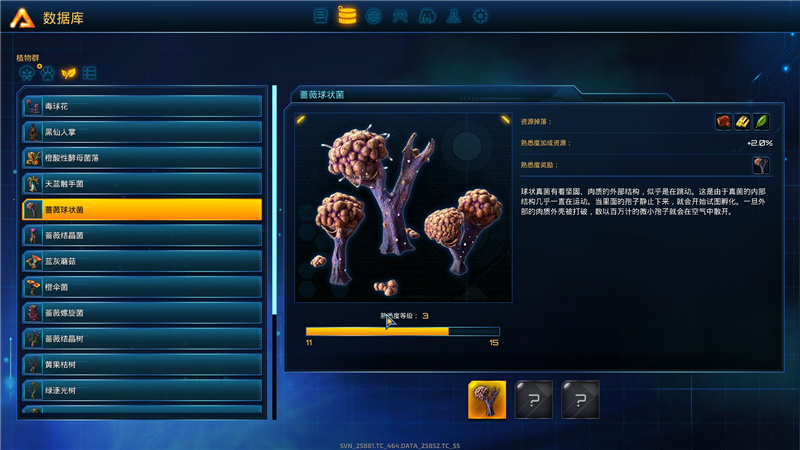Click the familiarity reward mushroom icon
Viewport: 800px width, 450px height.
coord(761,165)
